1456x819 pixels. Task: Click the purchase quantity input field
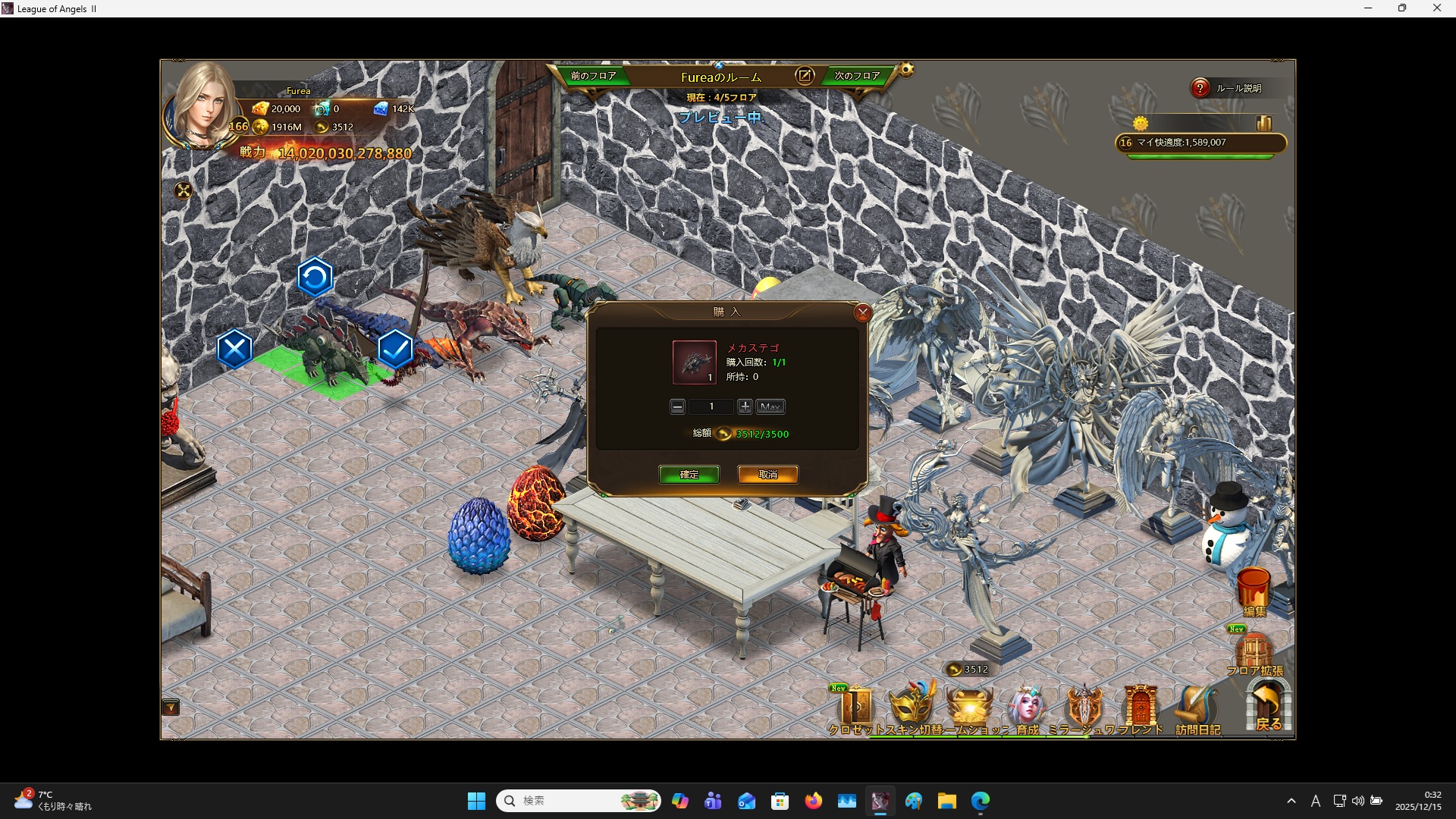tap(711, 407)
